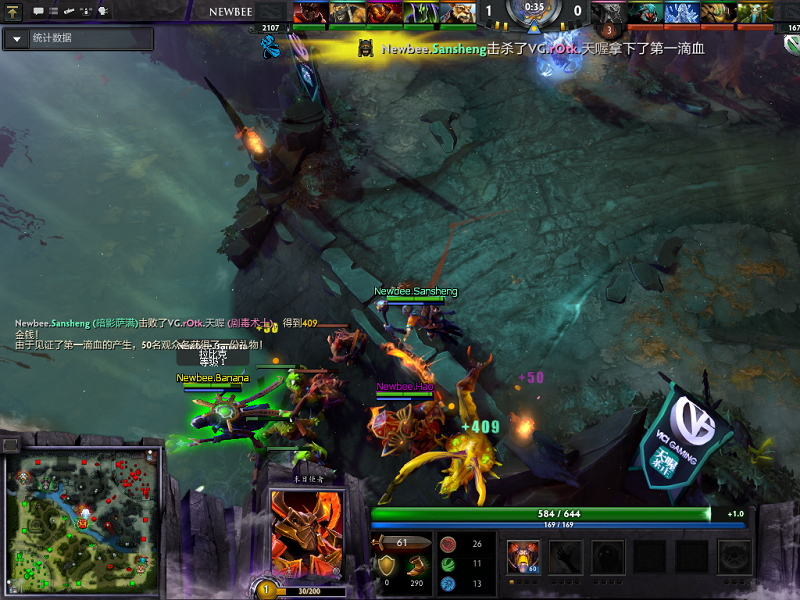Activate the learned ability icon costing 60 mana
The image size is (800, 600).
pos(523,558)
